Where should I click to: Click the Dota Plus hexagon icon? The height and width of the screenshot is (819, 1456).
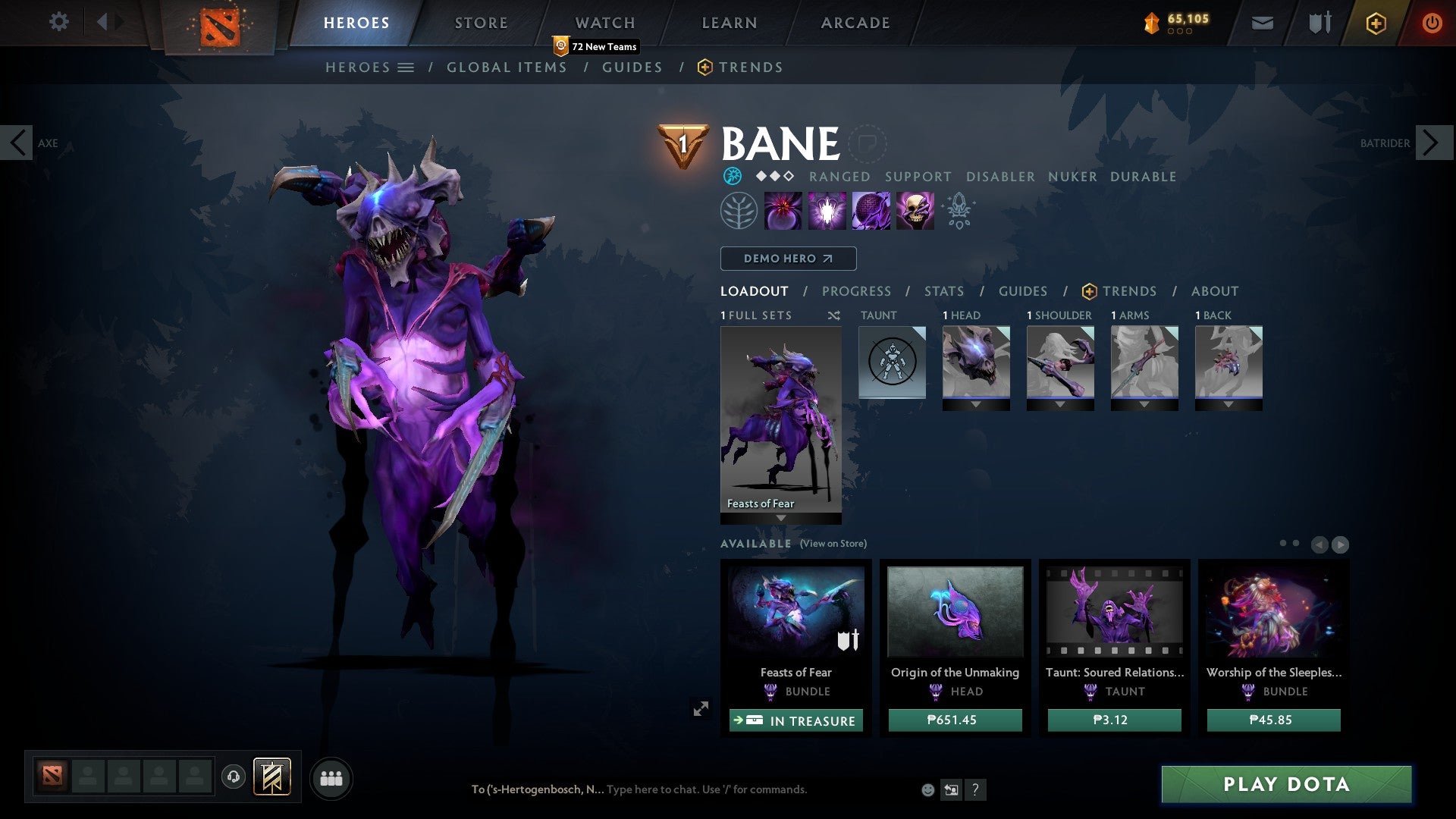click(x=1375, y=23)
